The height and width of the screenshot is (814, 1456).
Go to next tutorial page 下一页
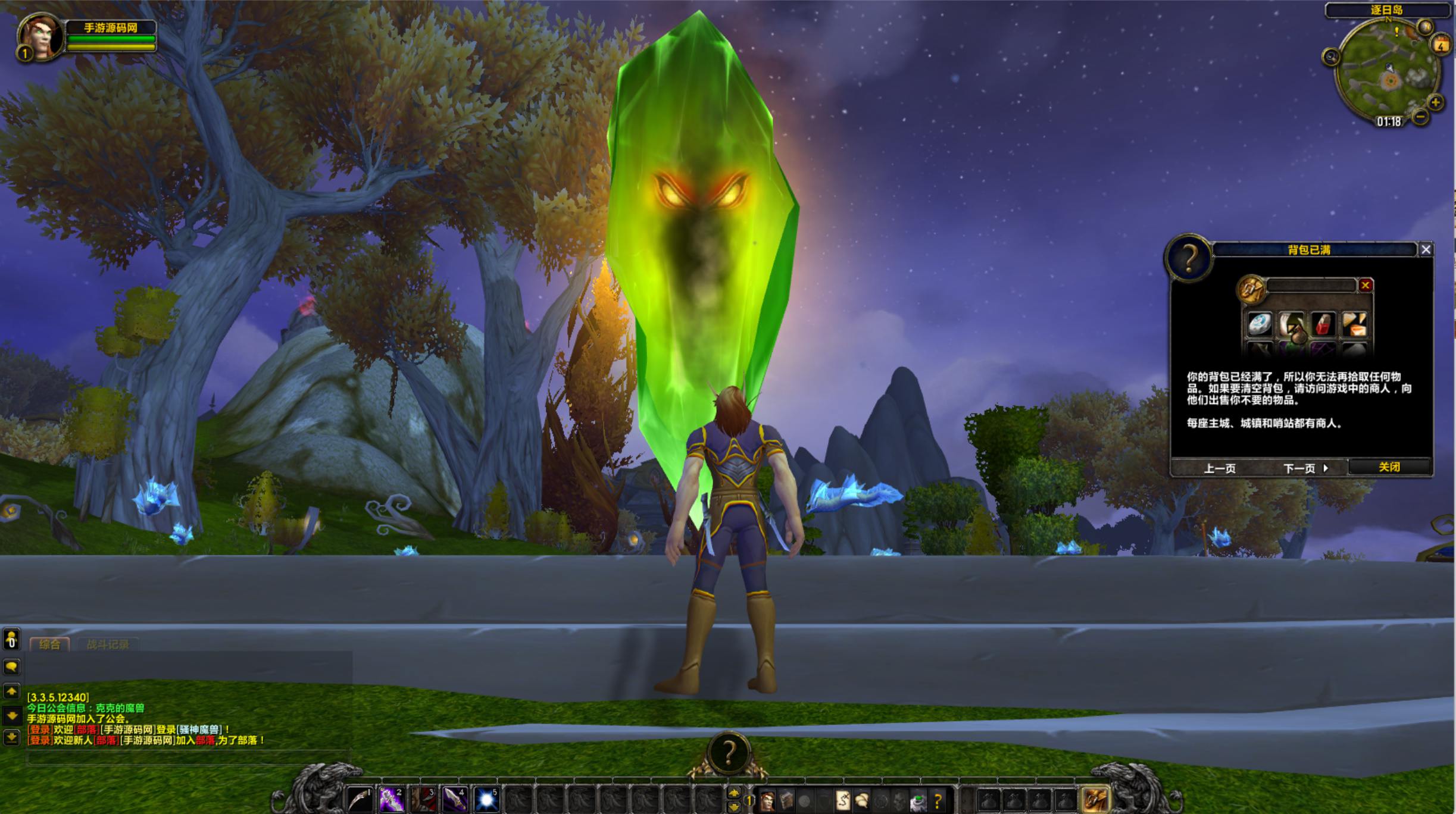point(1305,468)
